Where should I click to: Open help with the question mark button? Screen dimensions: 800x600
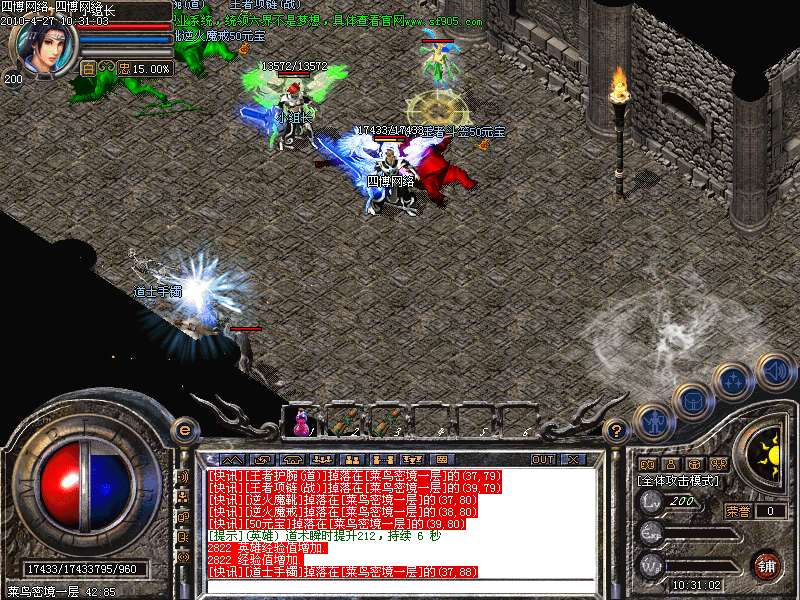[617, 431]
